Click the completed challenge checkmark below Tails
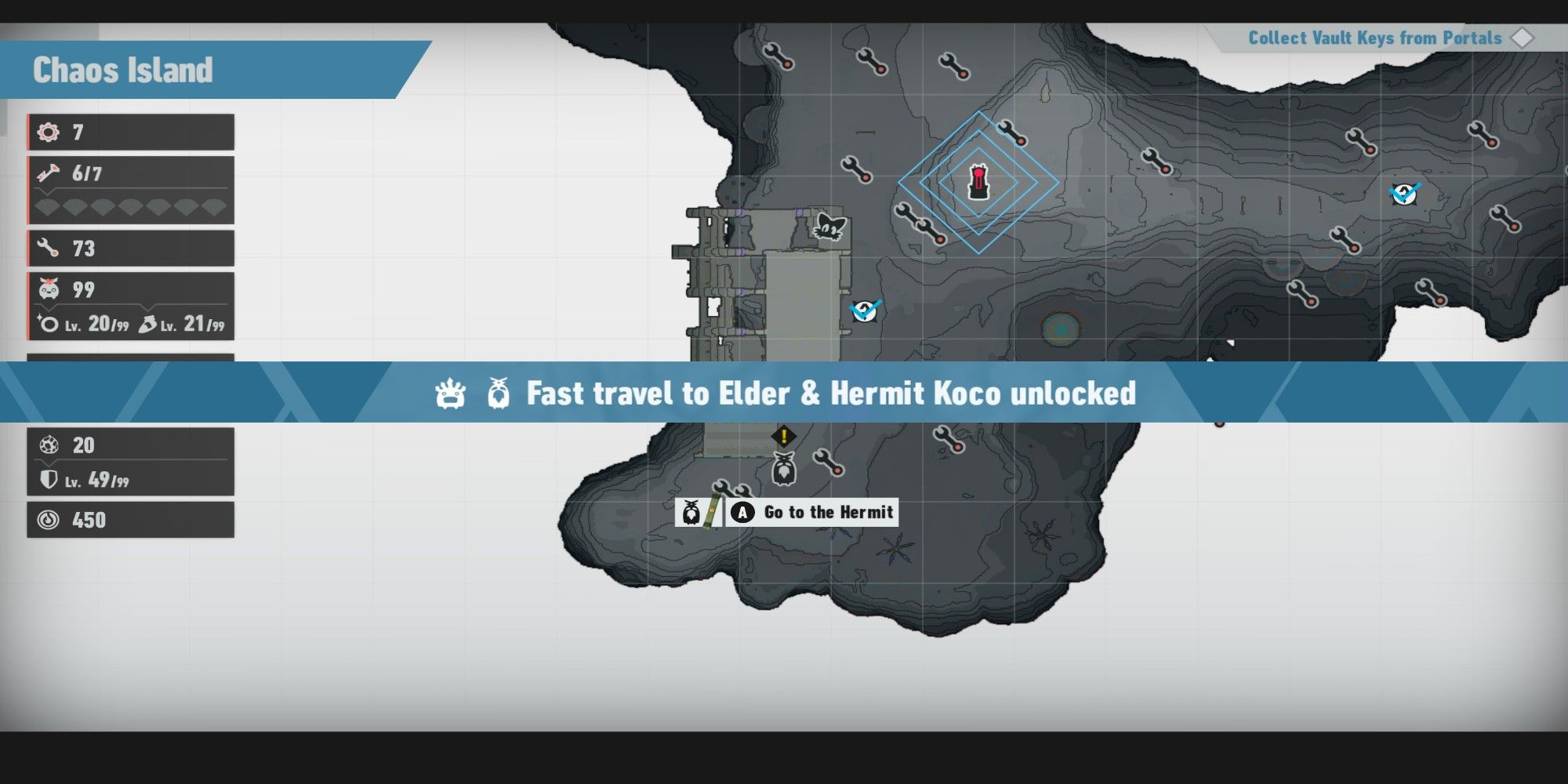The height and width of the screenshot is (784, 1568). click(866, 310)
